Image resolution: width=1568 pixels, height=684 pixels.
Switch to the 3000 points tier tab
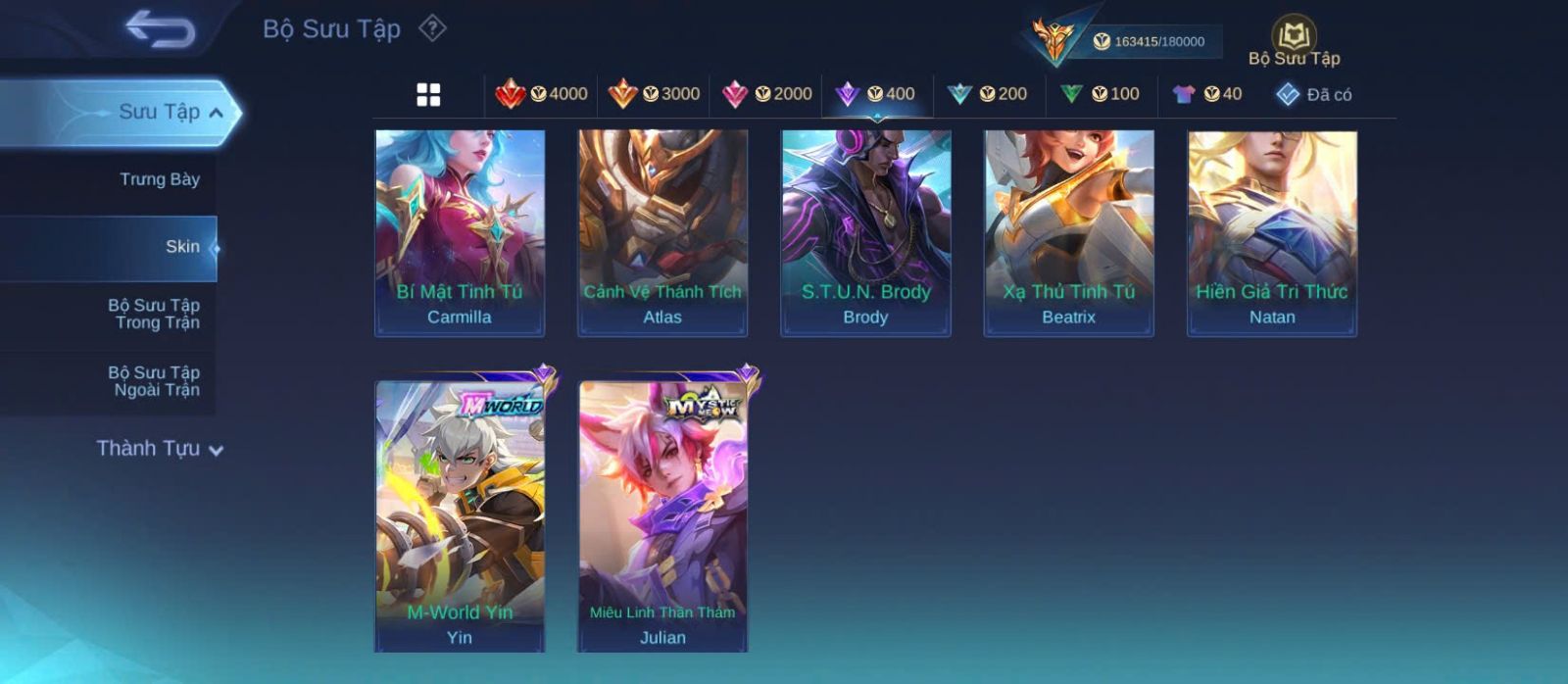tap(654, 94)
